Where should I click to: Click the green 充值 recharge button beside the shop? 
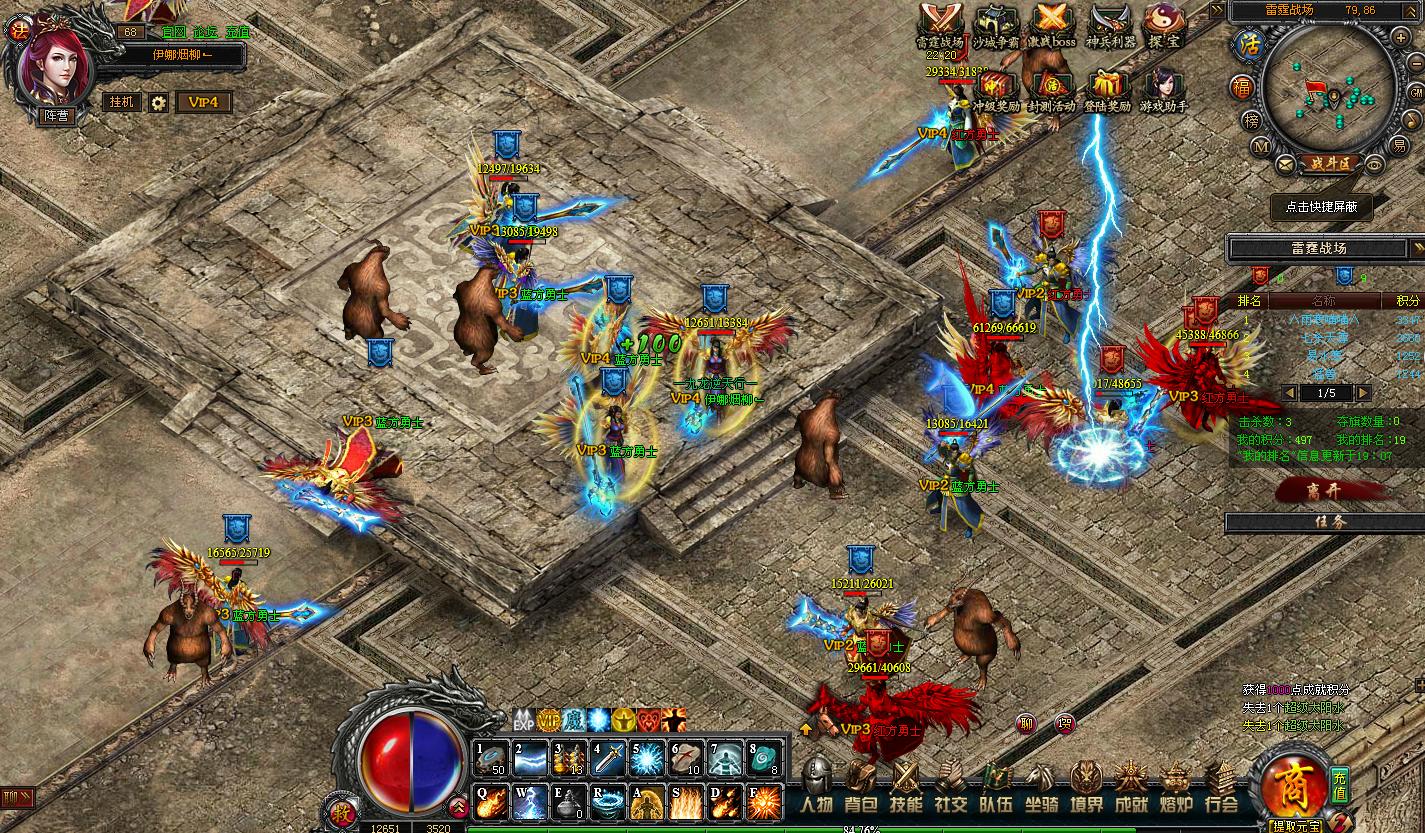point(1340,785)
